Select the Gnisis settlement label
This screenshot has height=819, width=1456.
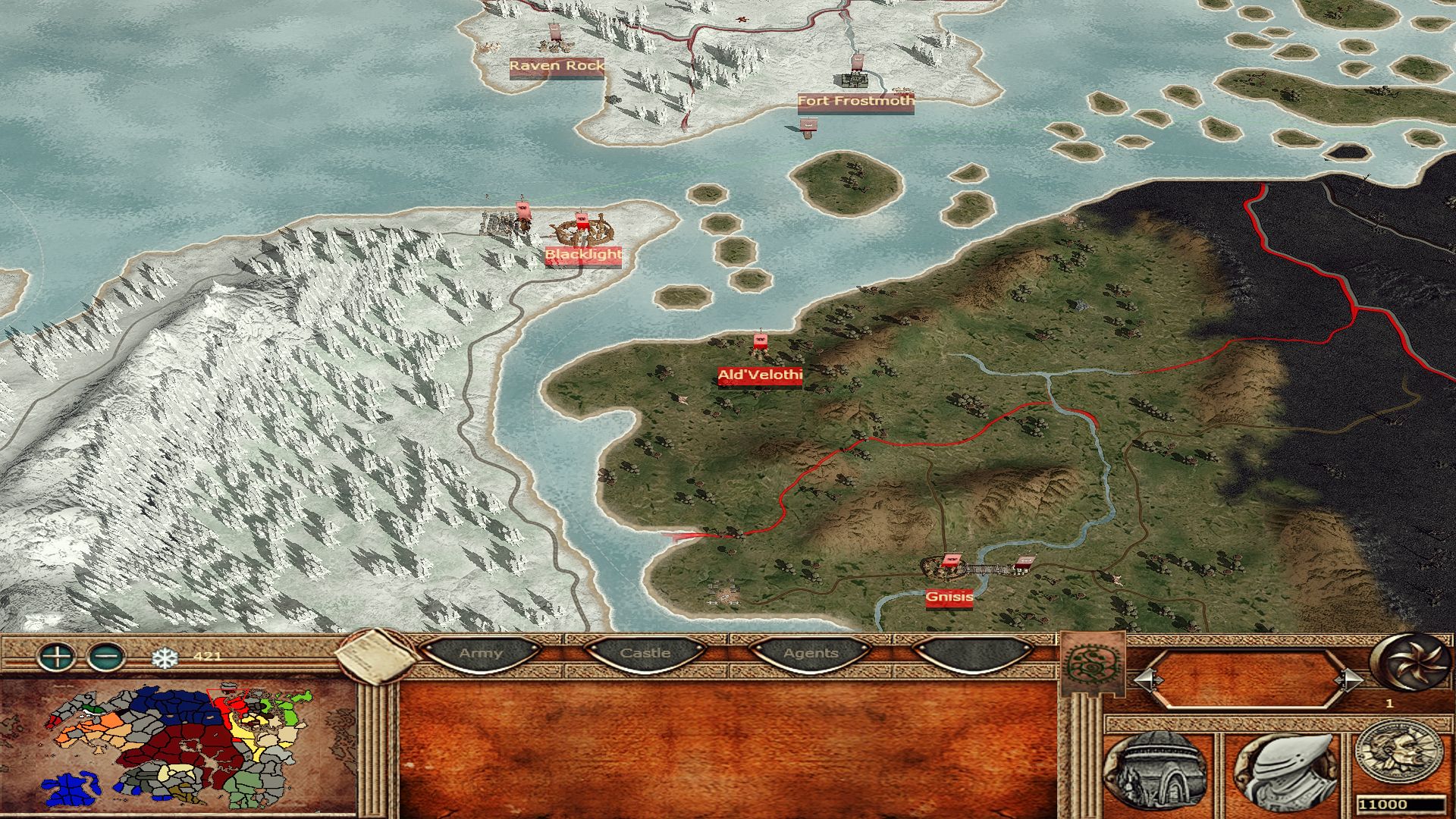coord(949,598)
